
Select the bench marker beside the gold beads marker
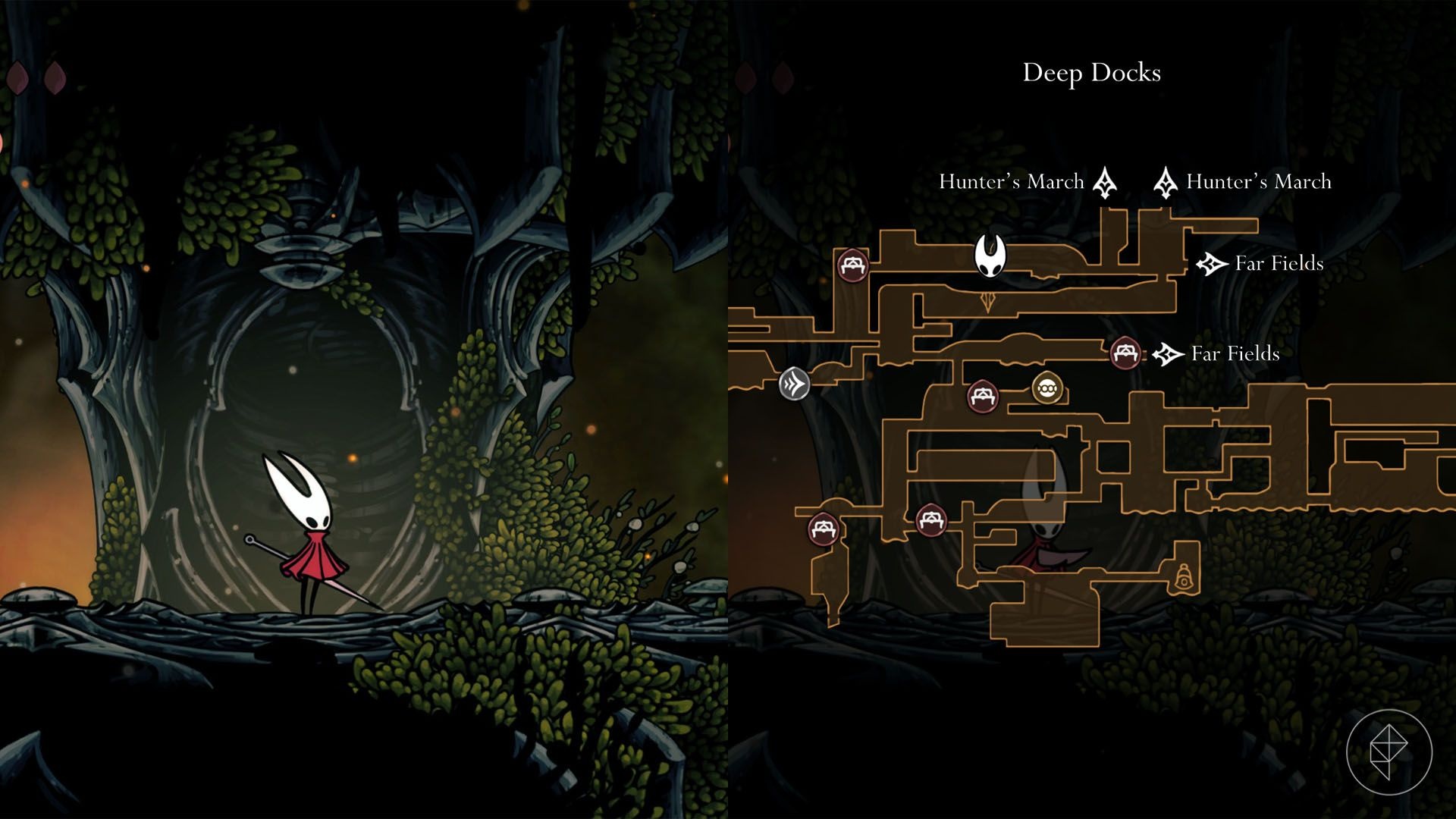[983, 396]
